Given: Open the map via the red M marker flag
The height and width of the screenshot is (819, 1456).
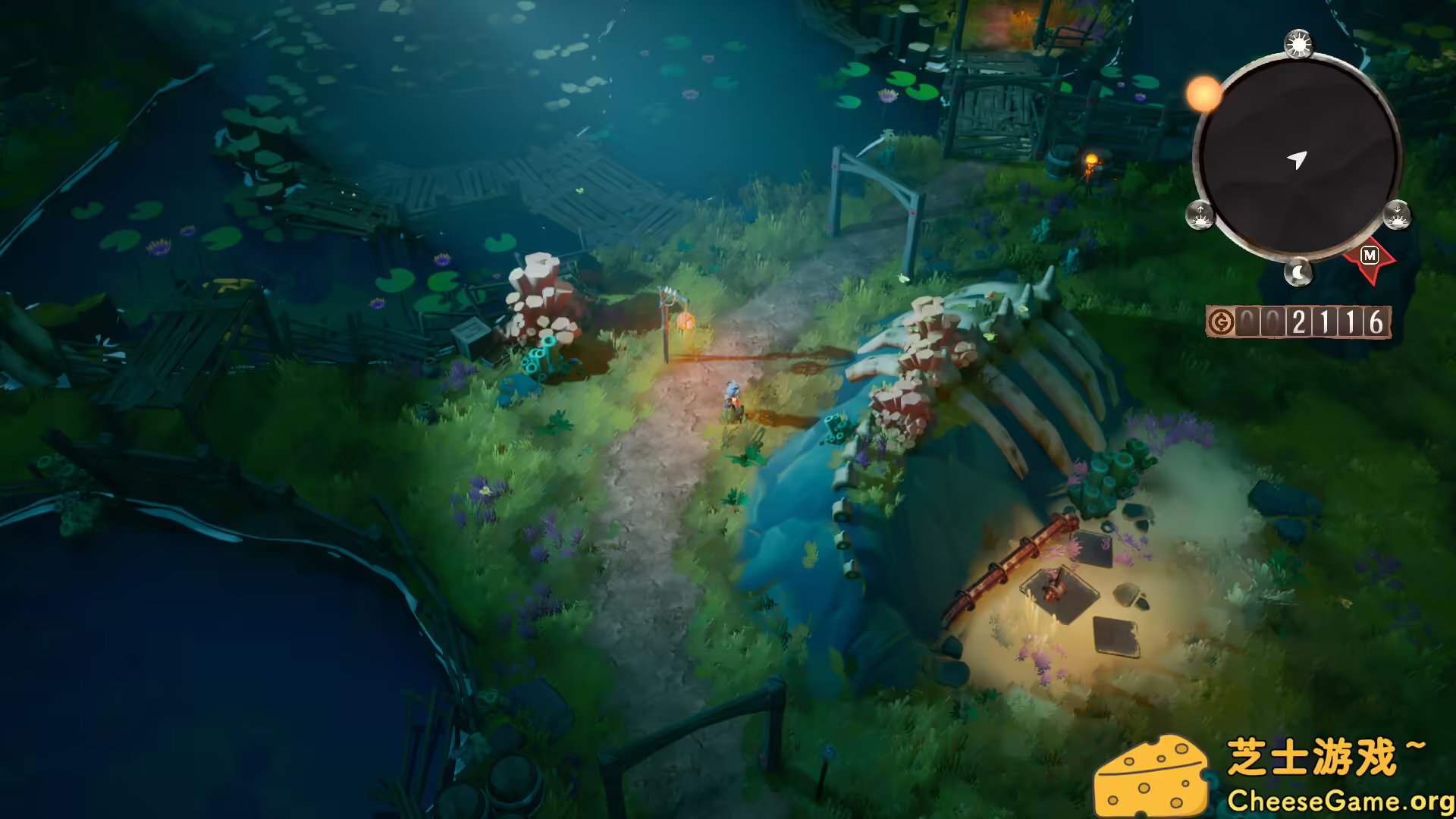Looking at the screenshot, I should (1368, 255).
